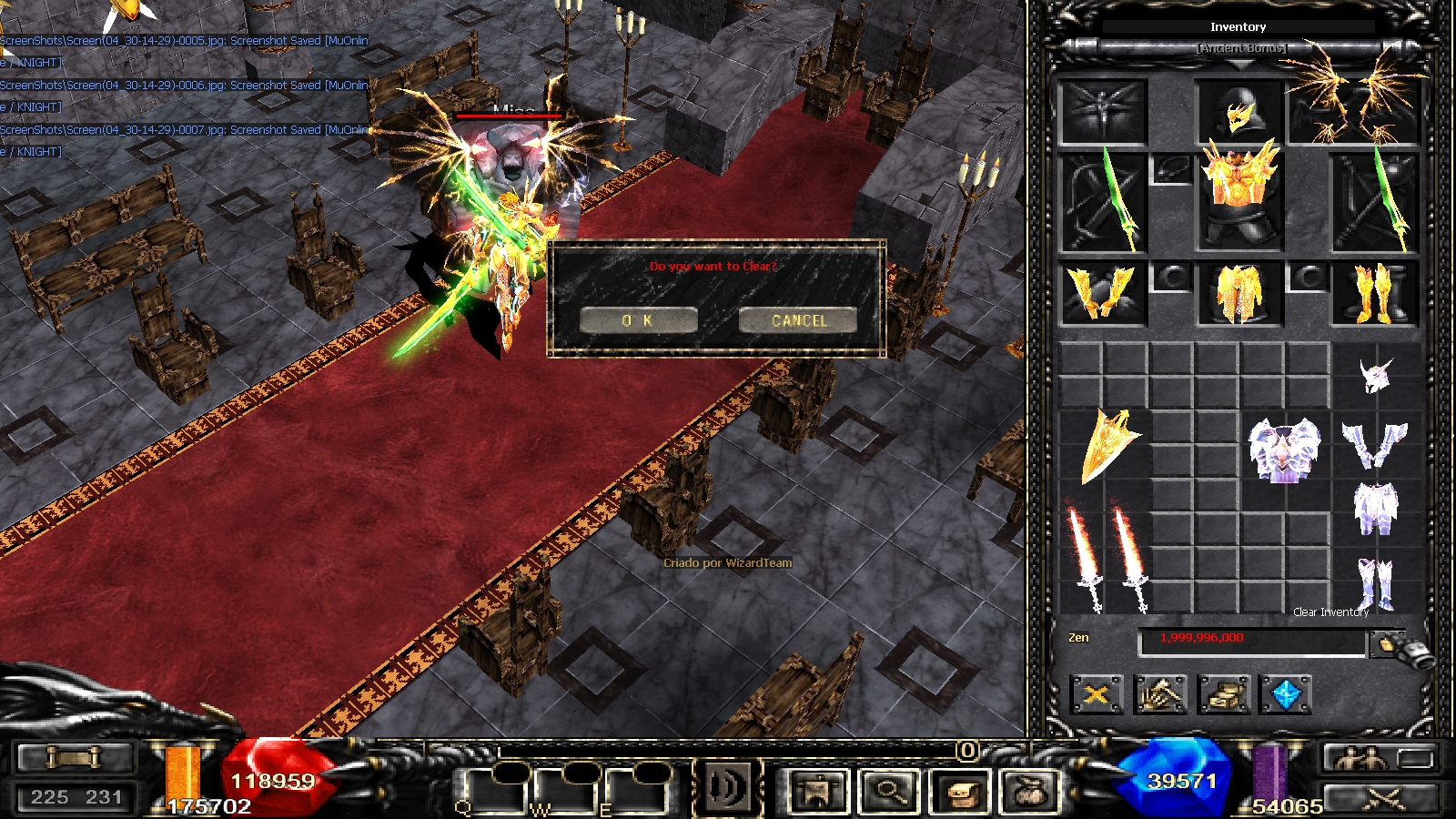Select the equipped golden boots slot

(1374, 293)
